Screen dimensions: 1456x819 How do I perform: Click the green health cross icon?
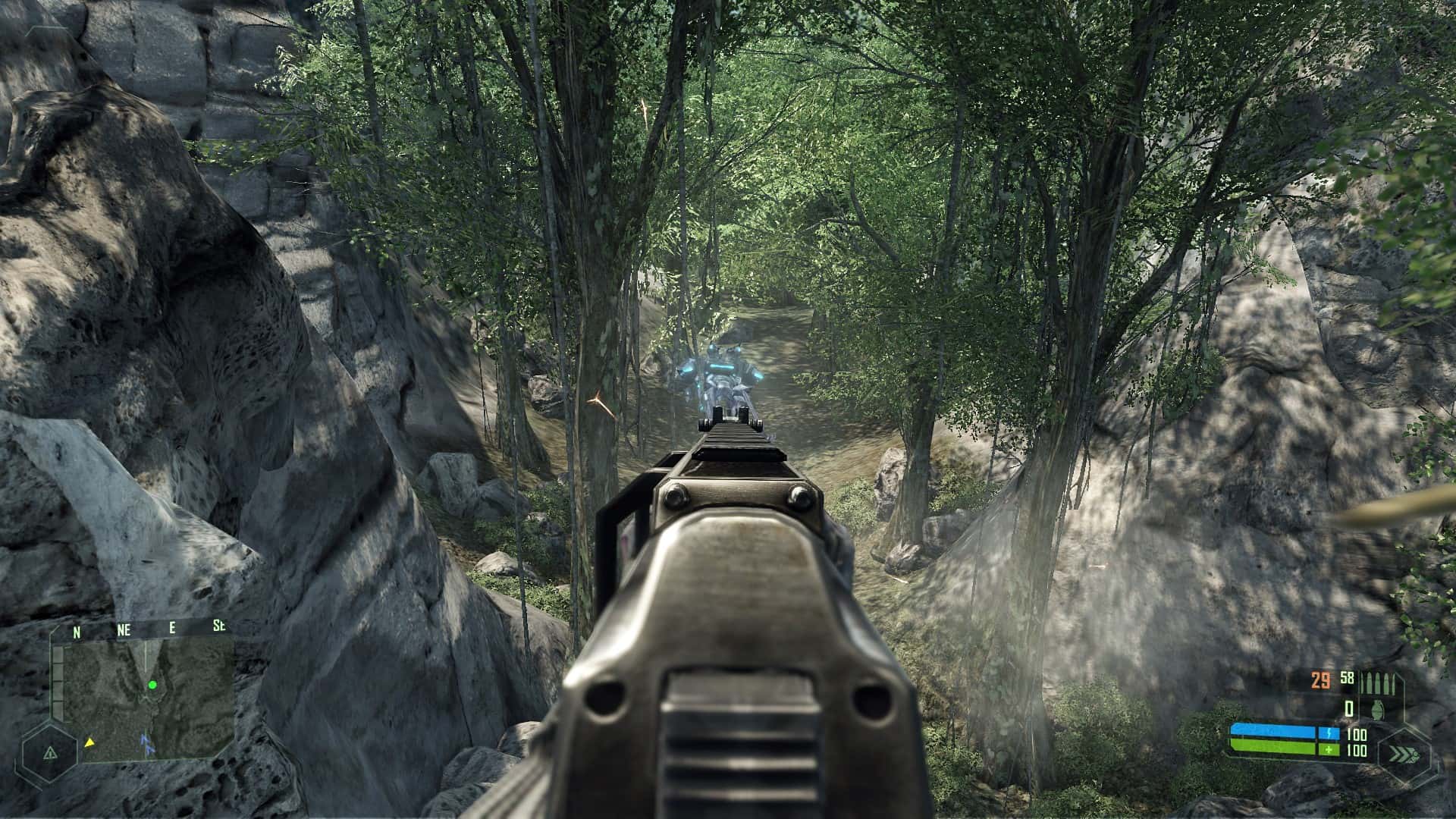(1329, 750)
